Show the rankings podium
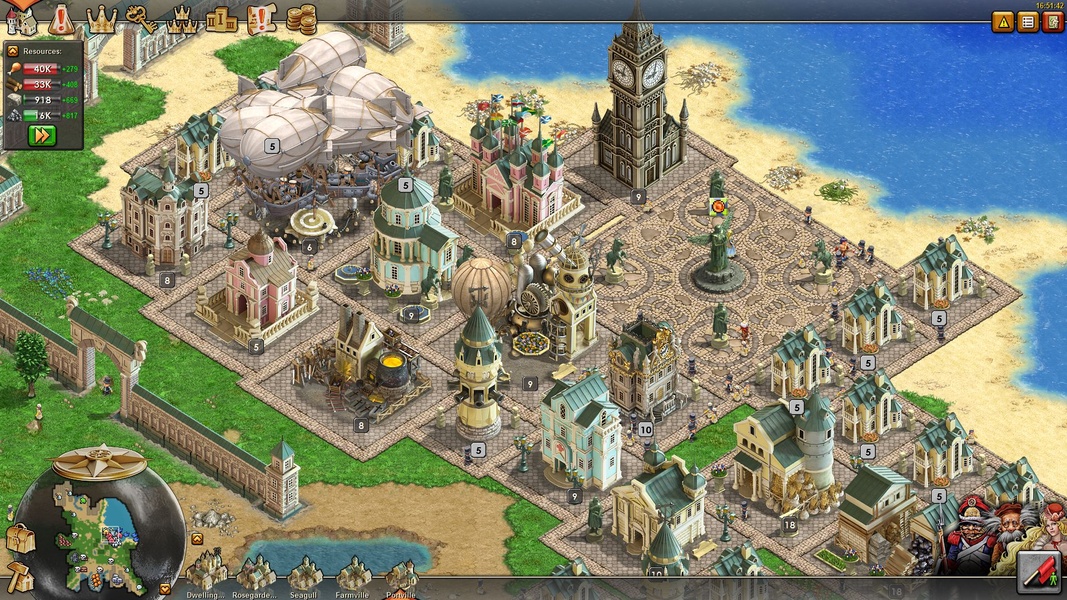The image size is (1067, 600). pos(221,18)
